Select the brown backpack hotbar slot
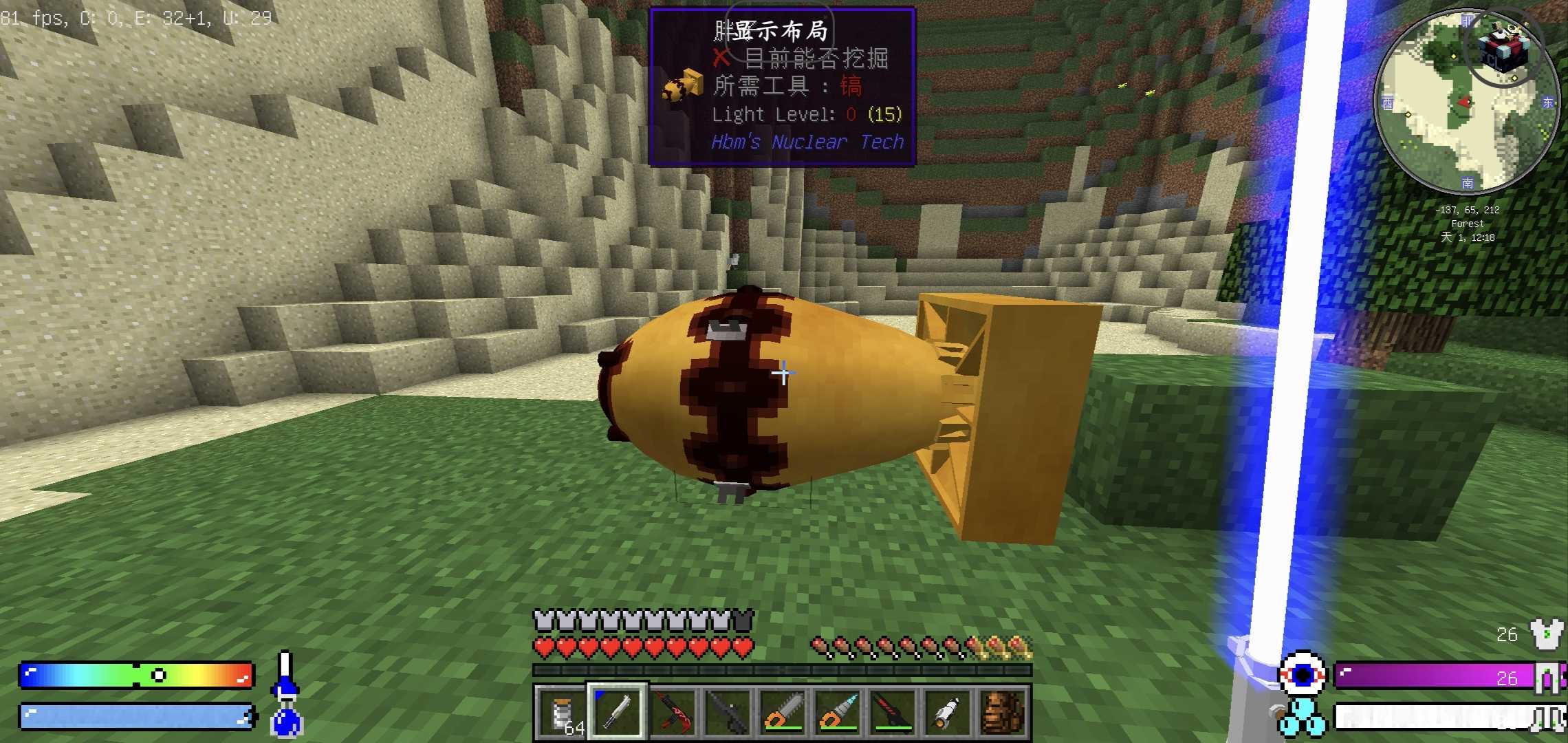The width and height of the screenshot is (1568, 743). coord(1003,712)
